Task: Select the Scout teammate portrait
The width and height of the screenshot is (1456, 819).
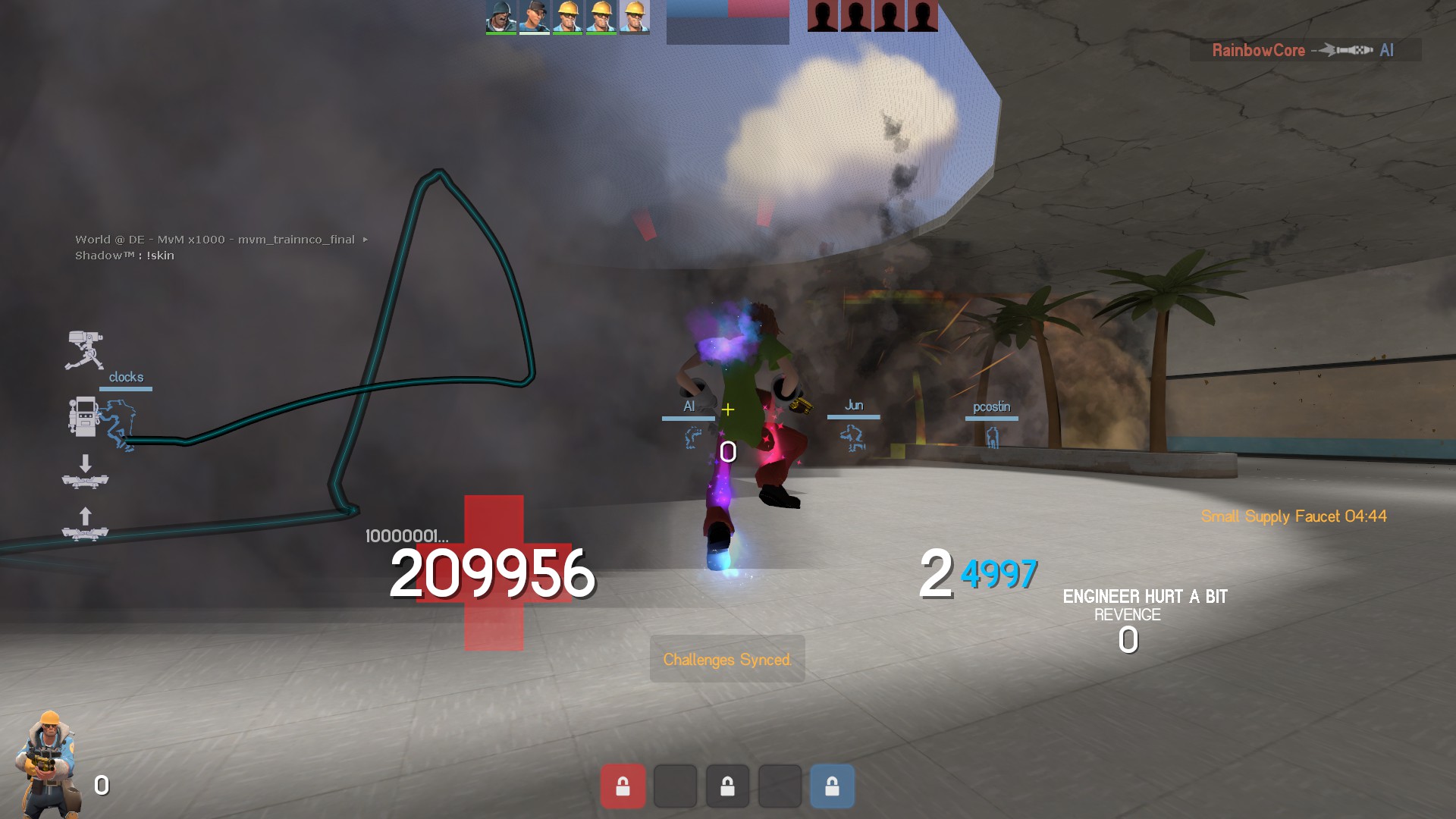Action: pyautogui.click(x=534, y=17)
